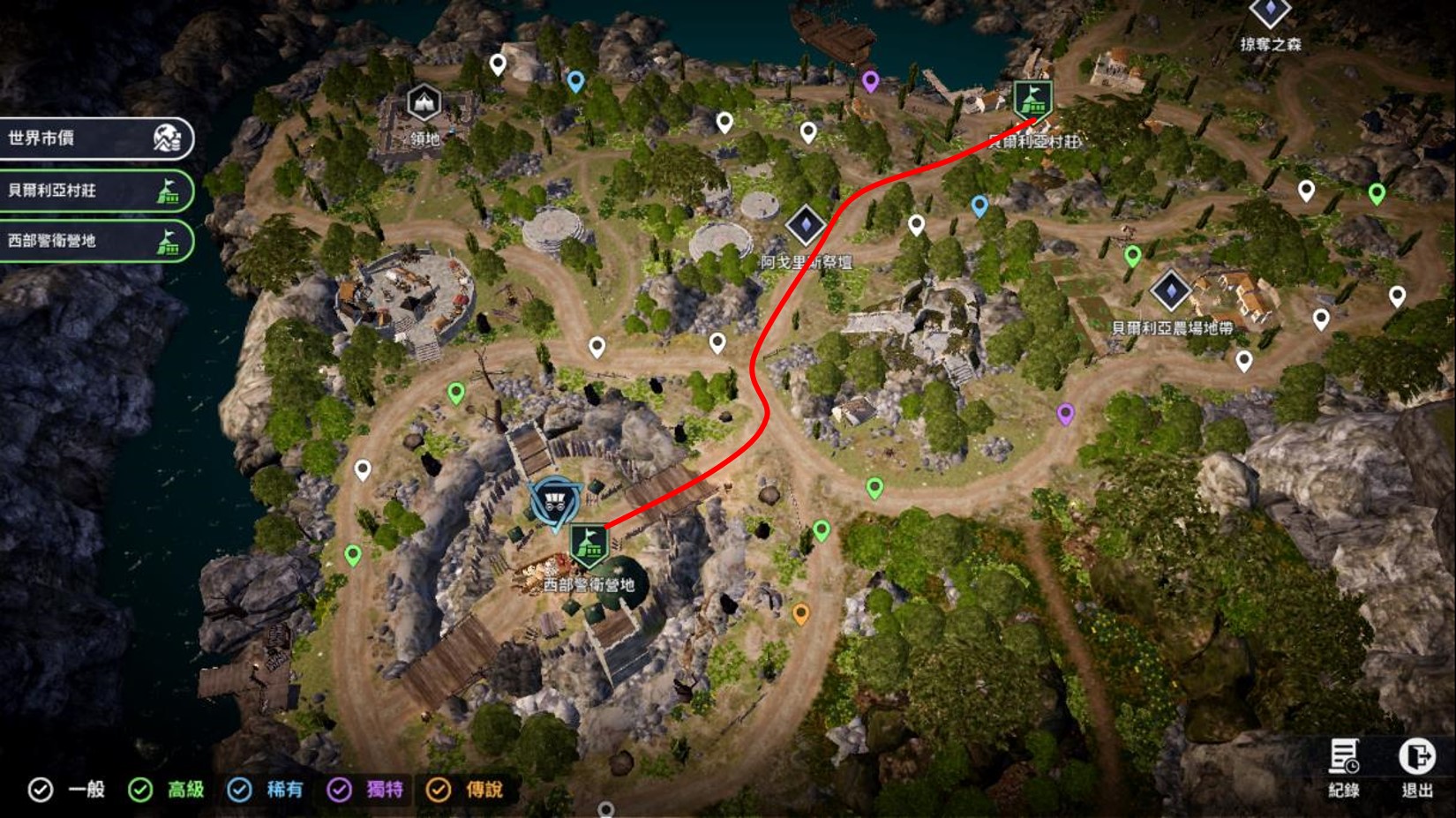
Task: Toggle the 高級 rarity filter
Action: point(140,790)
